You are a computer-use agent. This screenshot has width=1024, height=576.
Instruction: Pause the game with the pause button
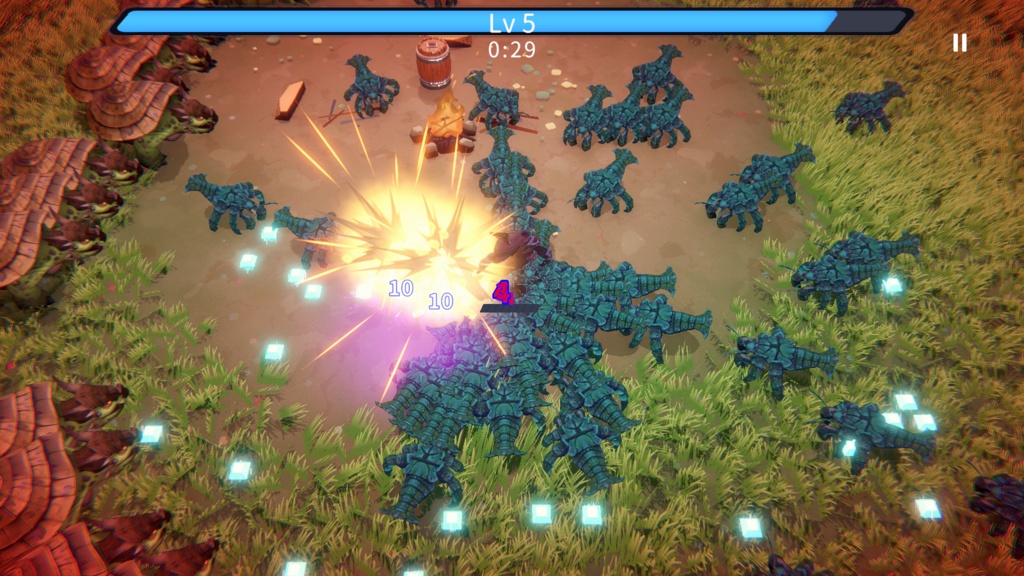959,42
